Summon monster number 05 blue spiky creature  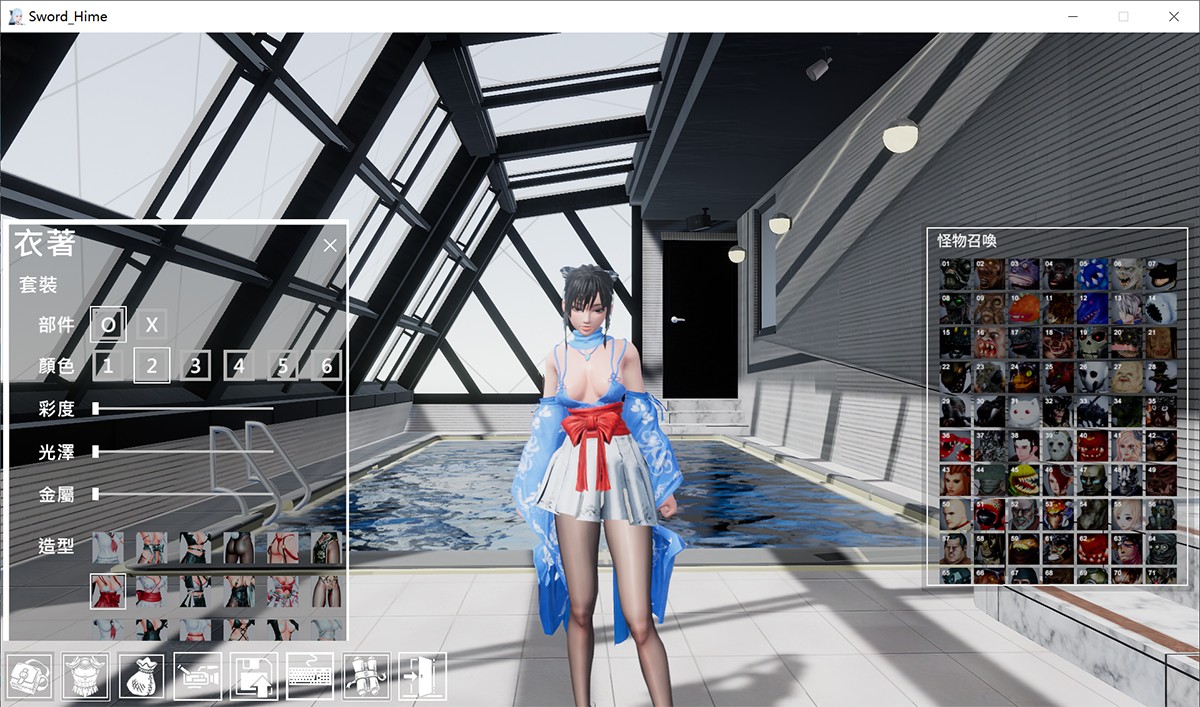1094,273
